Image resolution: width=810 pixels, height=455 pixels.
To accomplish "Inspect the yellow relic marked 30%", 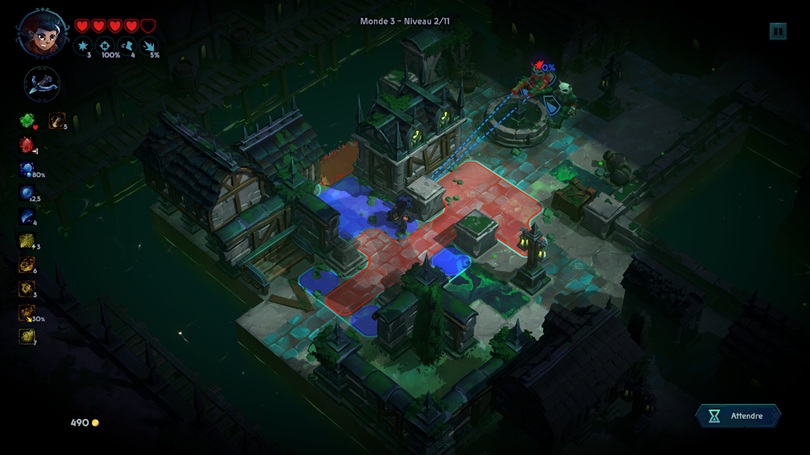I will (27, 313).
